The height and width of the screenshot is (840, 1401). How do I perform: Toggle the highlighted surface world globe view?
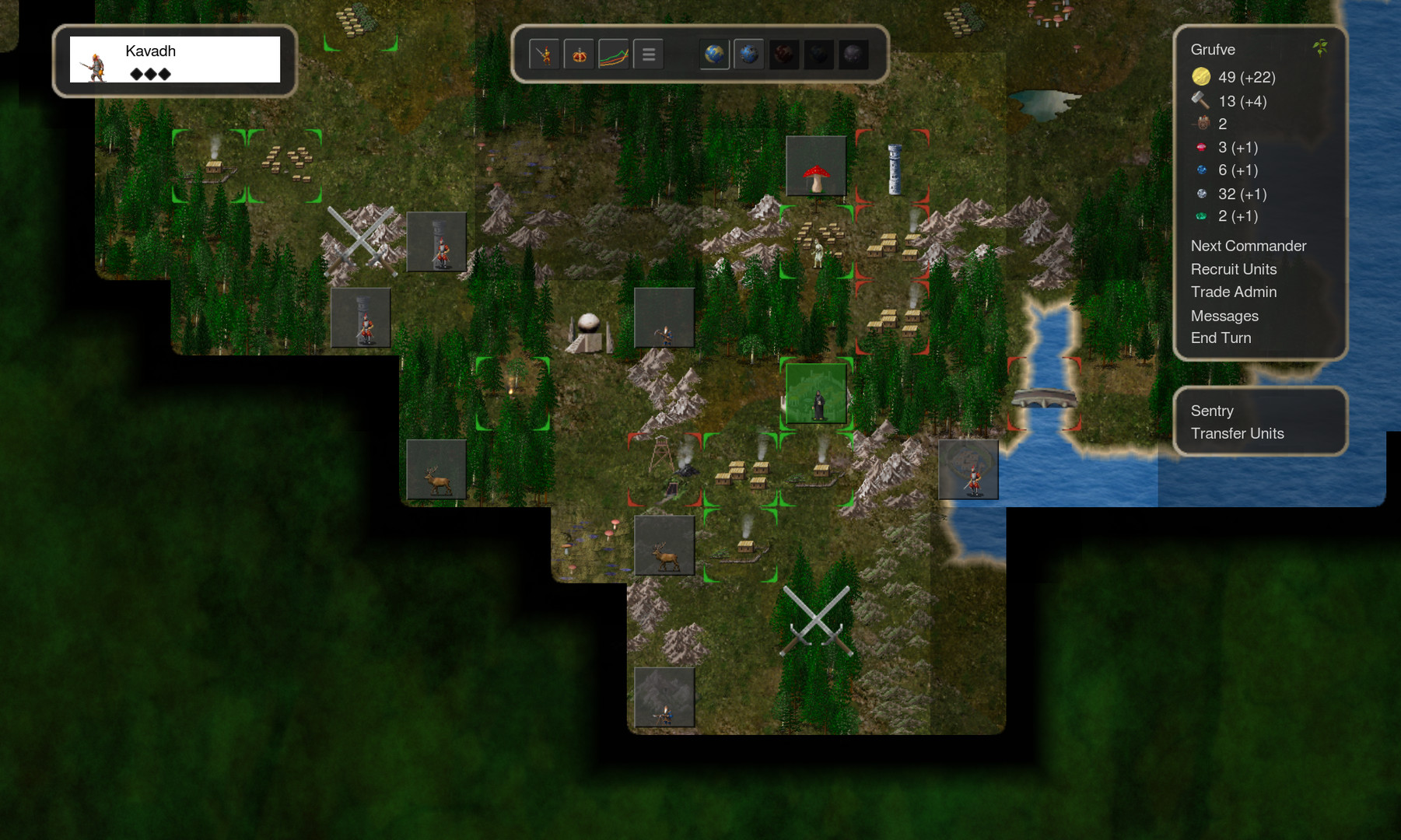[x=716, y=54]
